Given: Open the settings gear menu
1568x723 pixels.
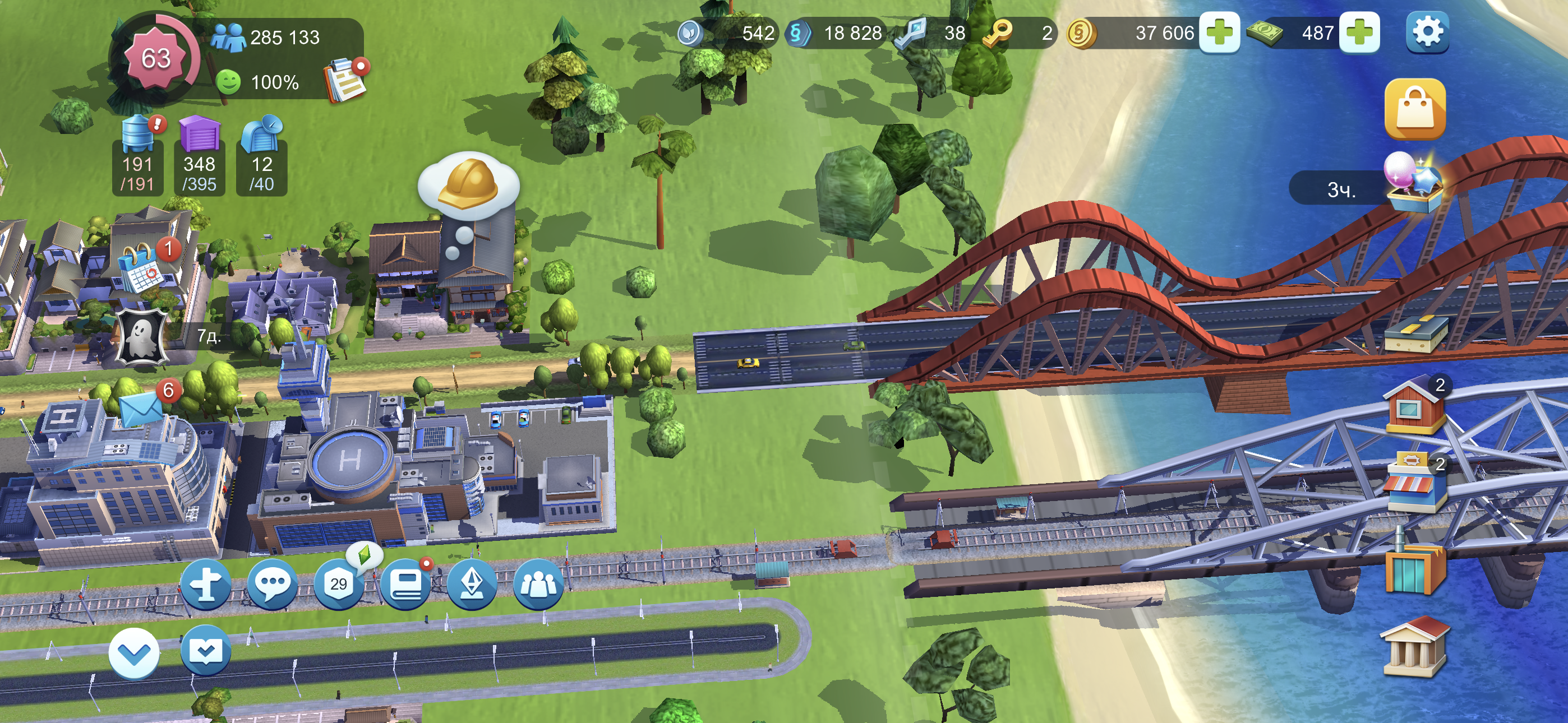Looking at the screenshot, I should click(x=1427, y=33).
